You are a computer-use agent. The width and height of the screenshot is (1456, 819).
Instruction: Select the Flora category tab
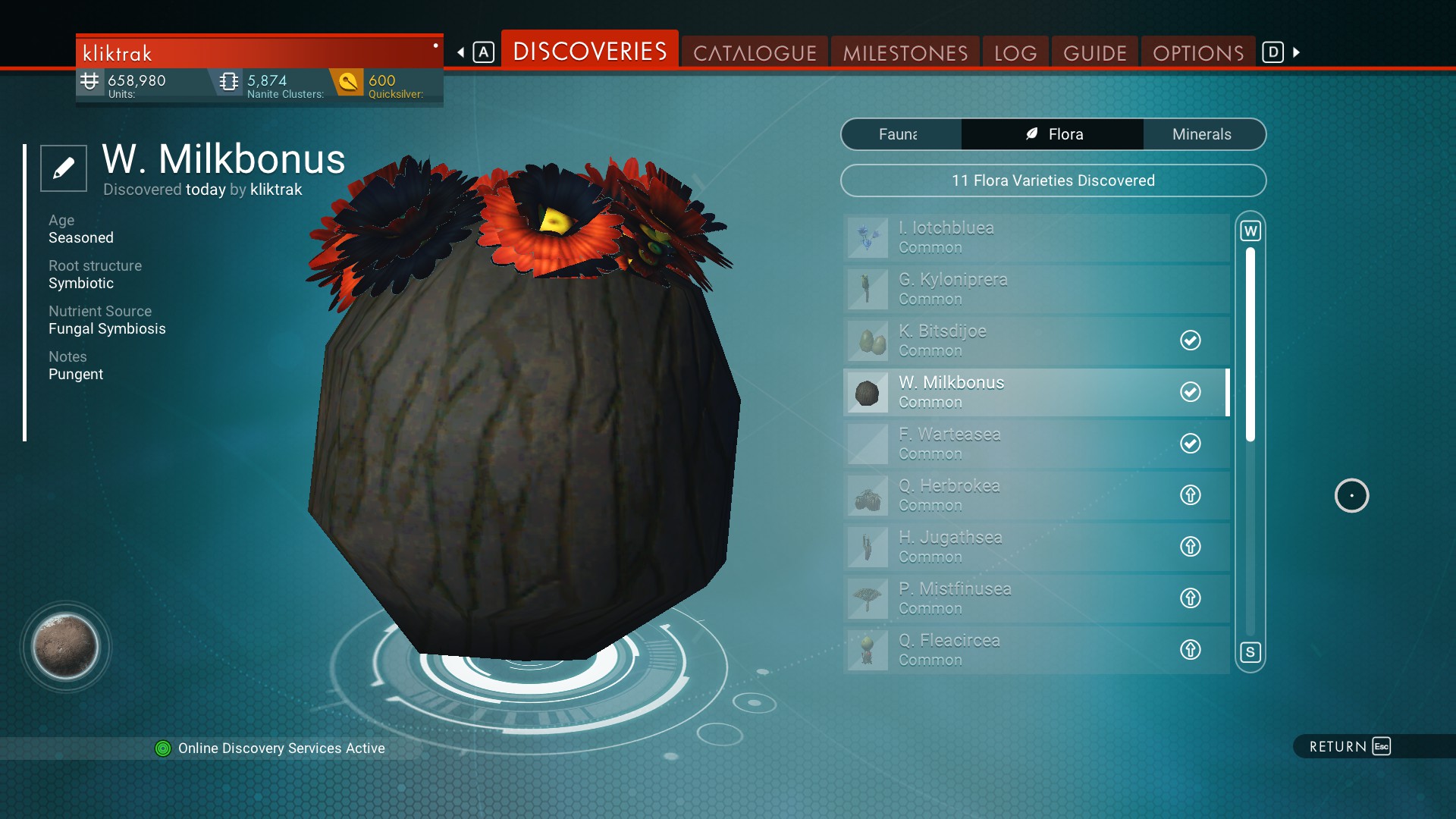(1053, 134)
